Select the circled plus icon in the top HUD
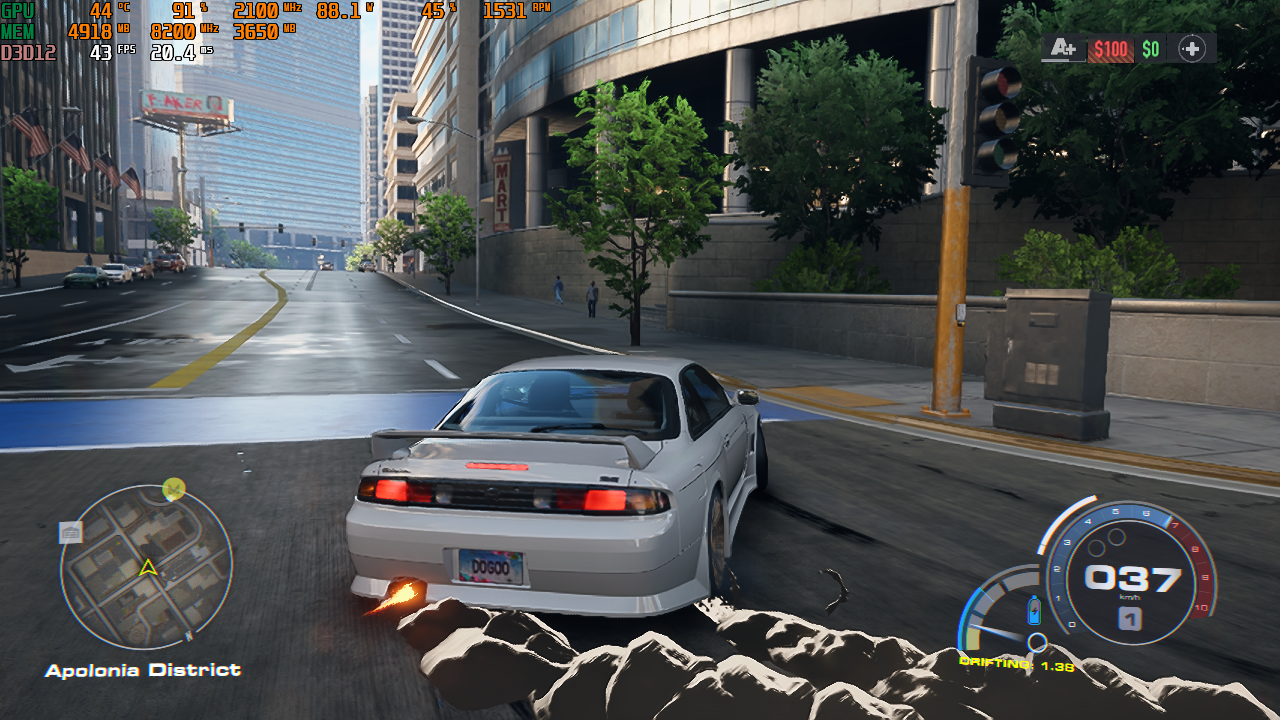1280x720 pixels. [1191, 48]
